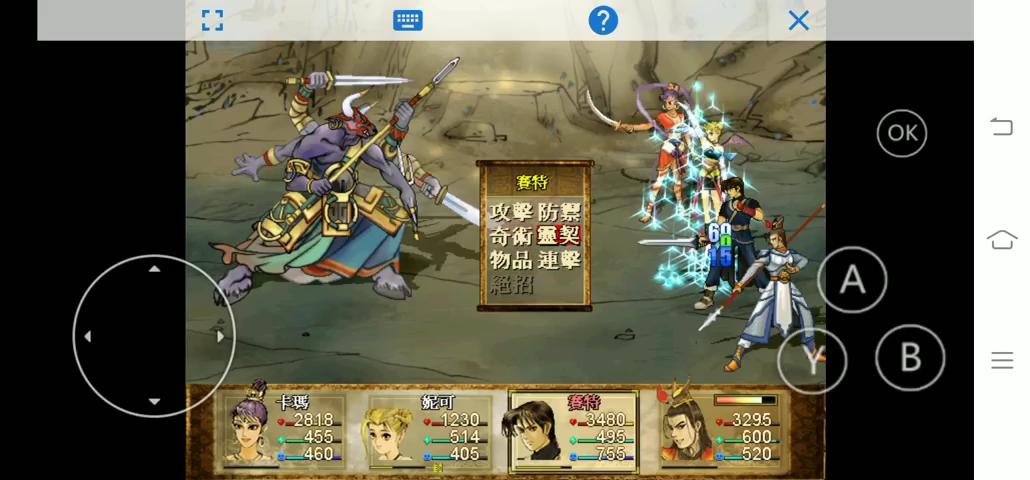Choose the 防禦 defend command
Viewport: 1030px width, 480px height.
tap(559, 212)
